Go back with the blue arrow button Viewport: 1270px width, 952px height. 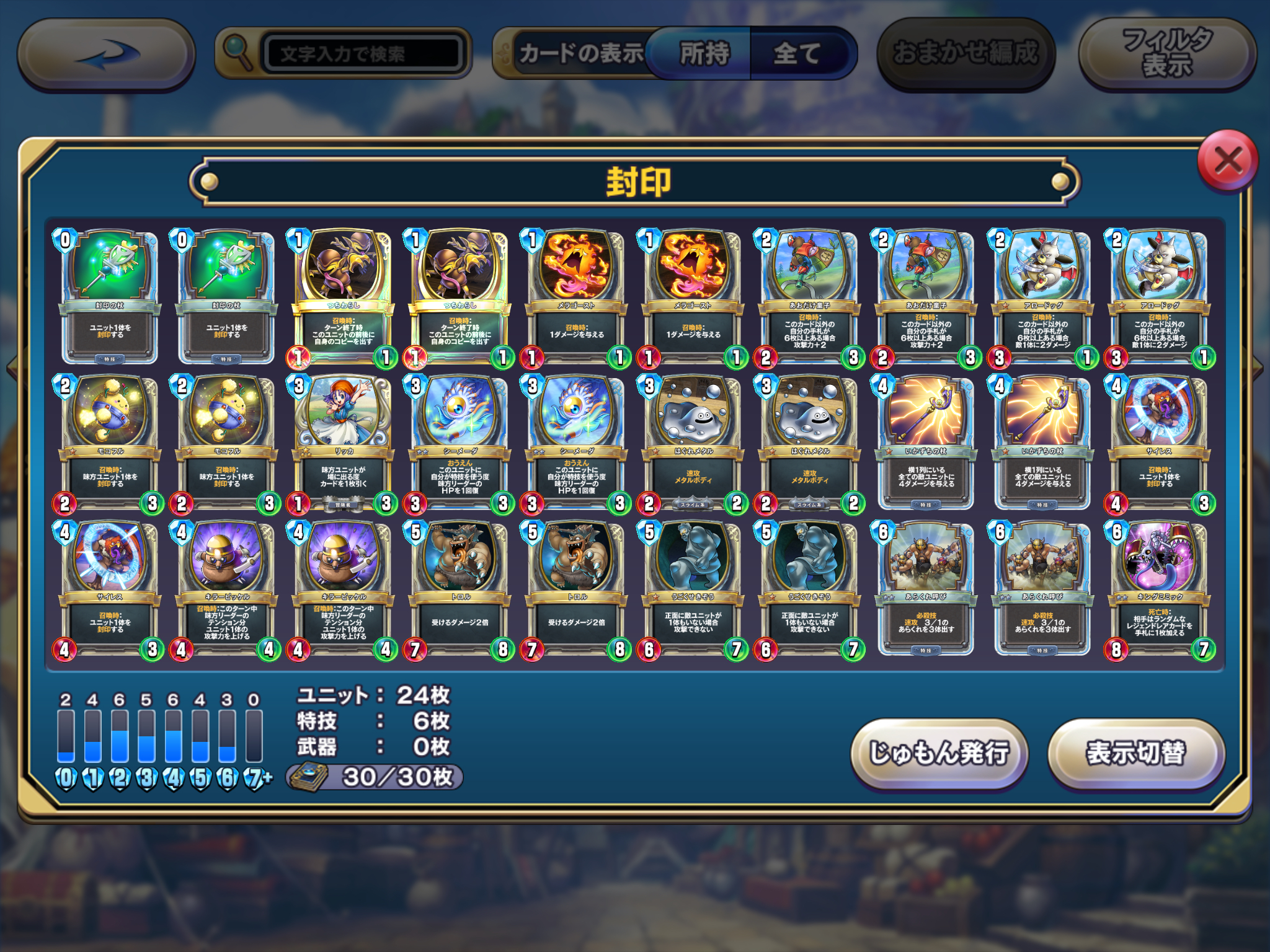coord(107,55)
